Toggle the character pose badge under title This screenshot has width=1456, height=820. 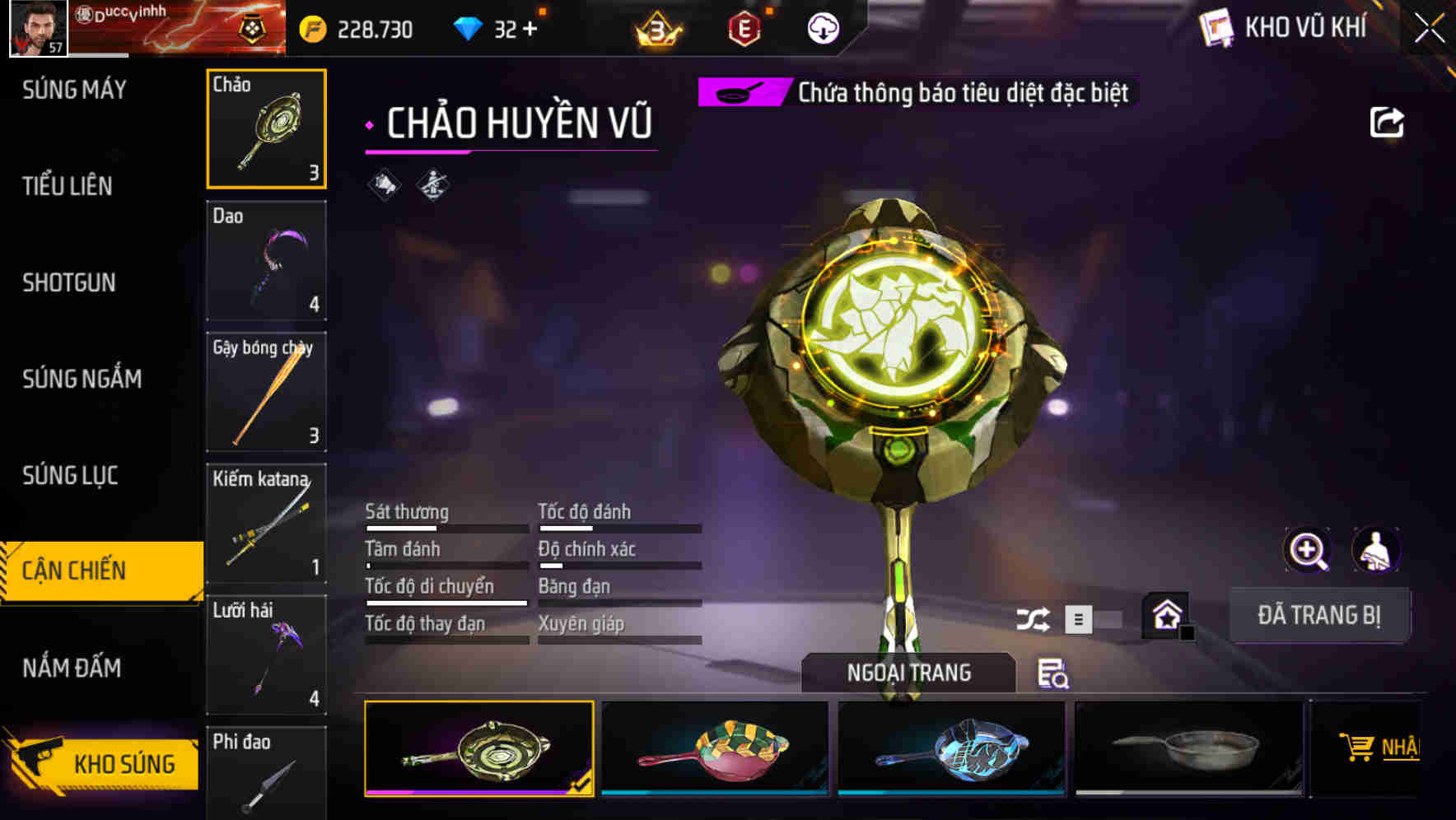coord(432,184)
